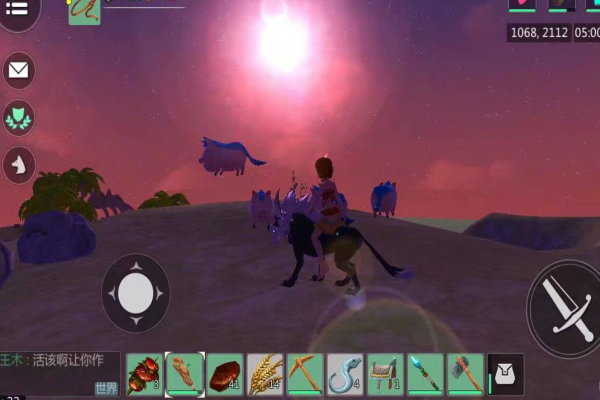Select the meat skewer hotbar slot
The width and height of the screenshot is (600, 400).
coord(144,374)
